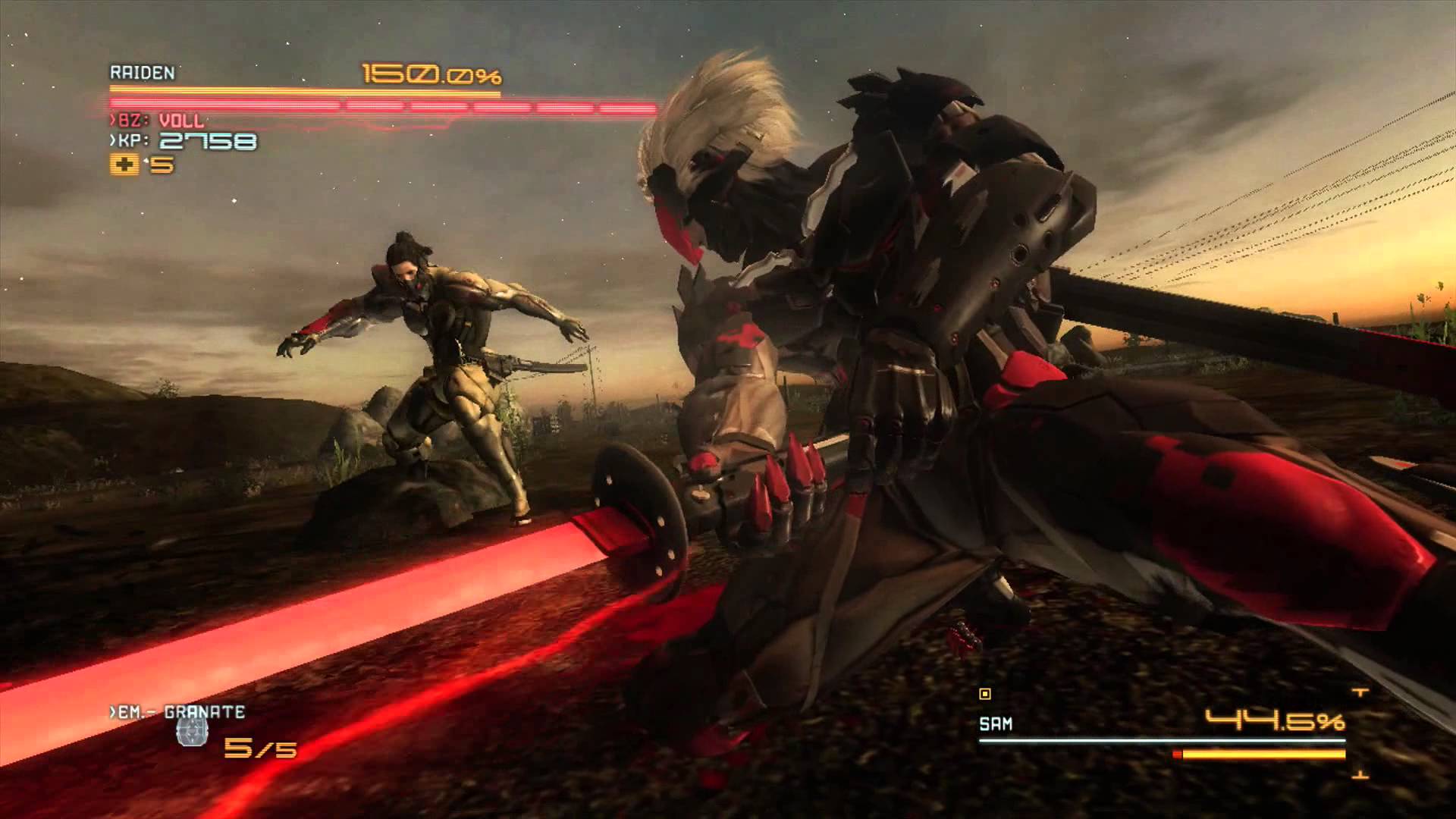Click the lock-on marker above Sam's name

[x=985, y=693]
